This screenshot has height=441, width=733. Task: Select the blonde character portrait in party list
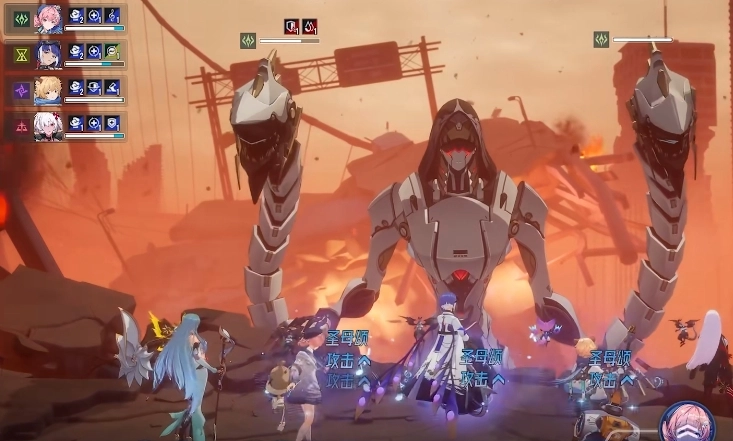tap(49, 90)
